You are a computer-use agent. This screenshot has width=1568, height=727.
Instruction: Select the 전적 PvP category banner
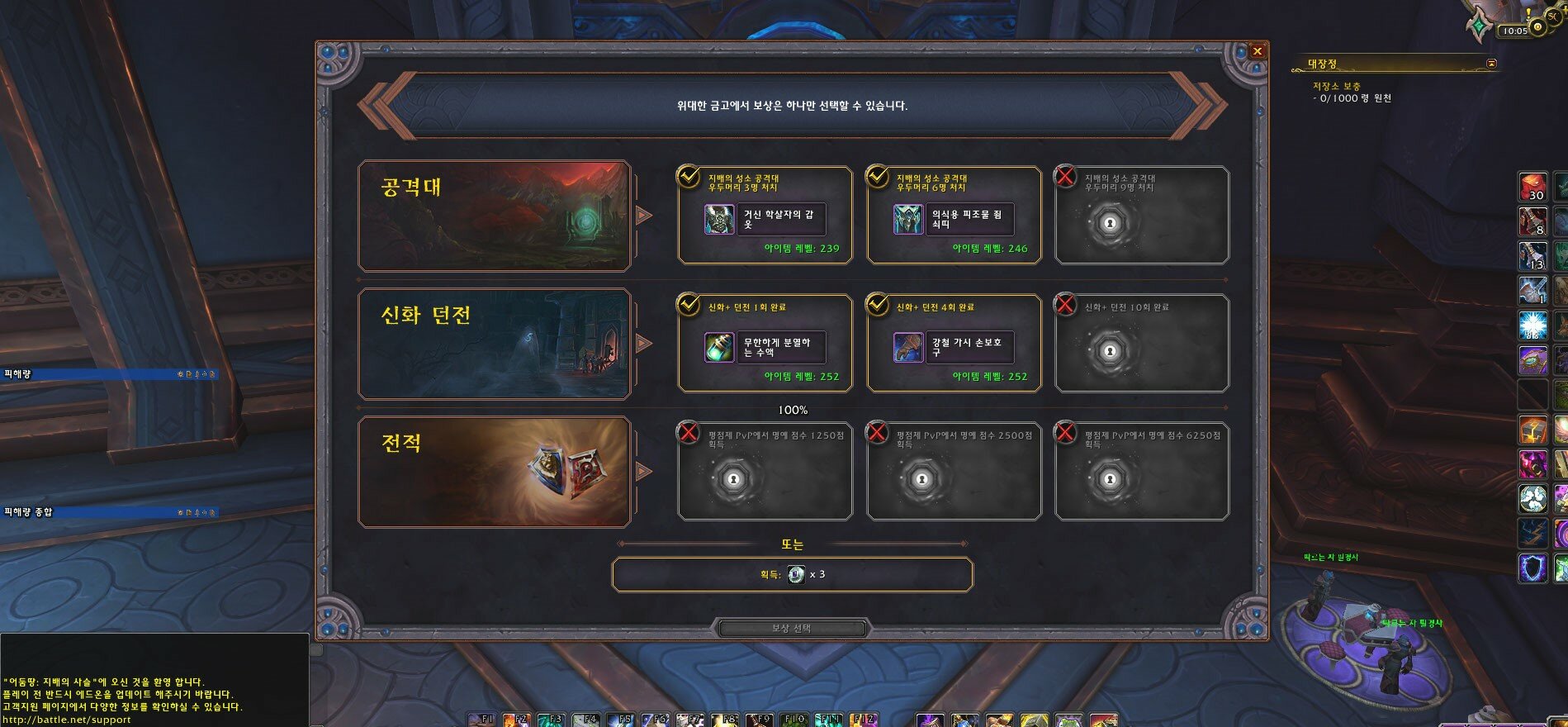(494, 472)
